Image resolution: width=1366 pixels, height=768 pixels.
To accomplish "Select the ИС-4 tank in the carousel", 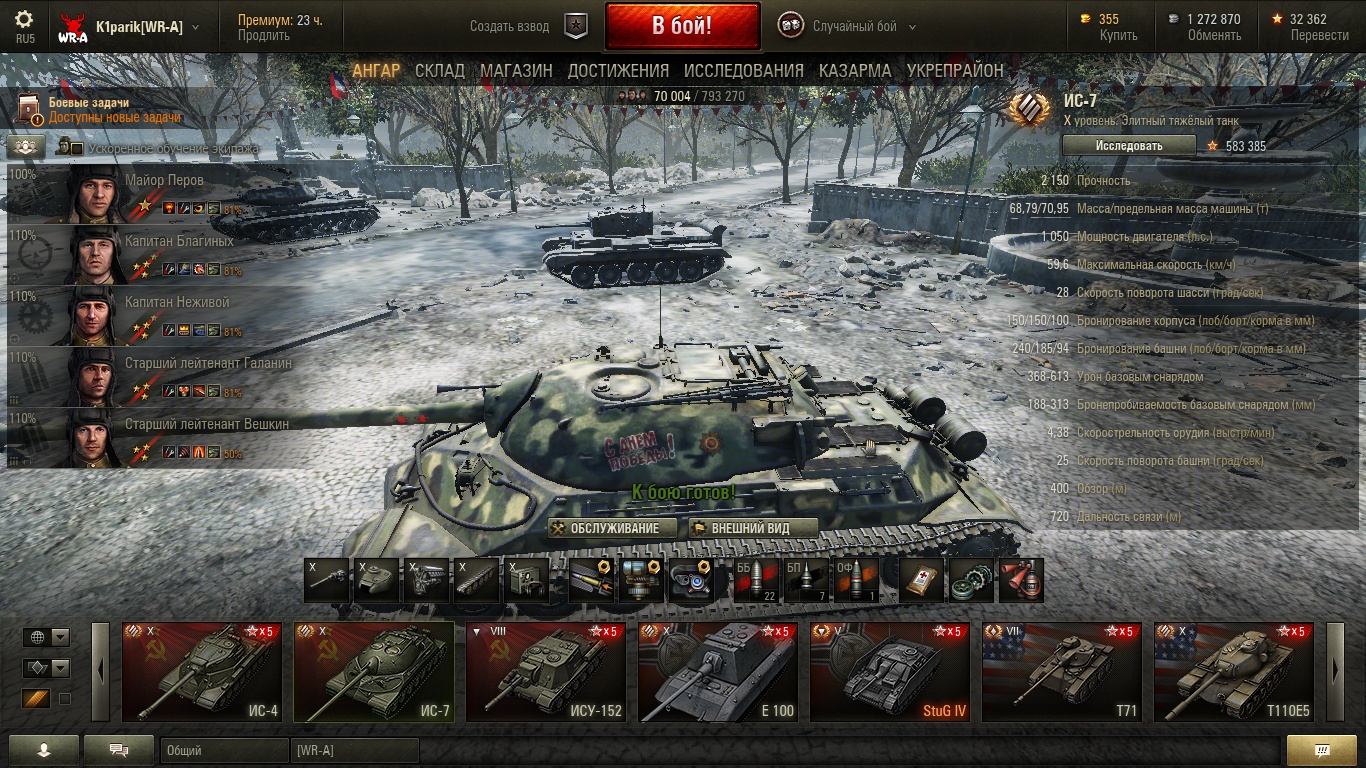I will coord(202,672).
